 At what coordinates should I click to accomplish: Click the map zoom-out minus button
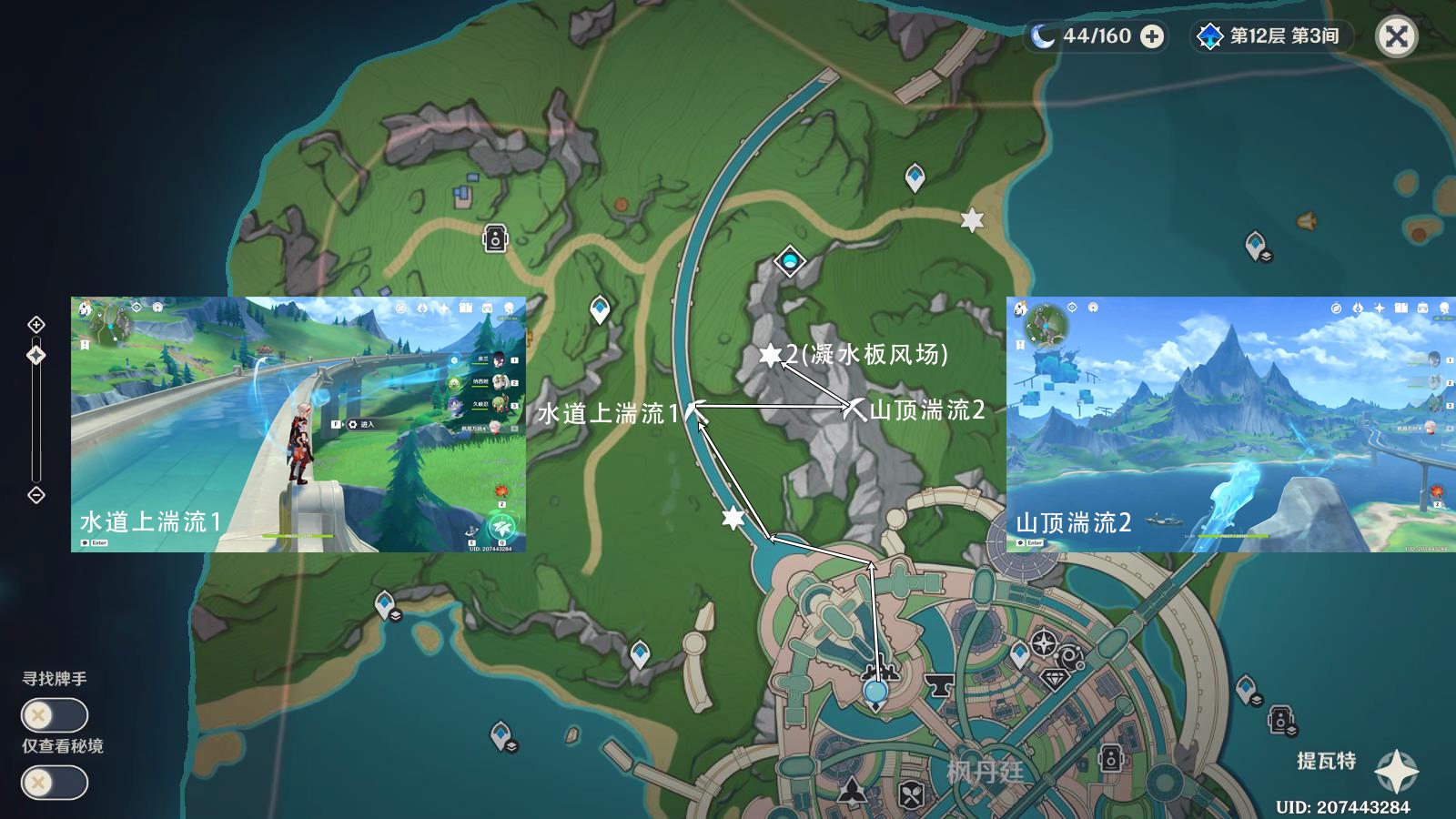pyautogui.click(x=36, y=495)
